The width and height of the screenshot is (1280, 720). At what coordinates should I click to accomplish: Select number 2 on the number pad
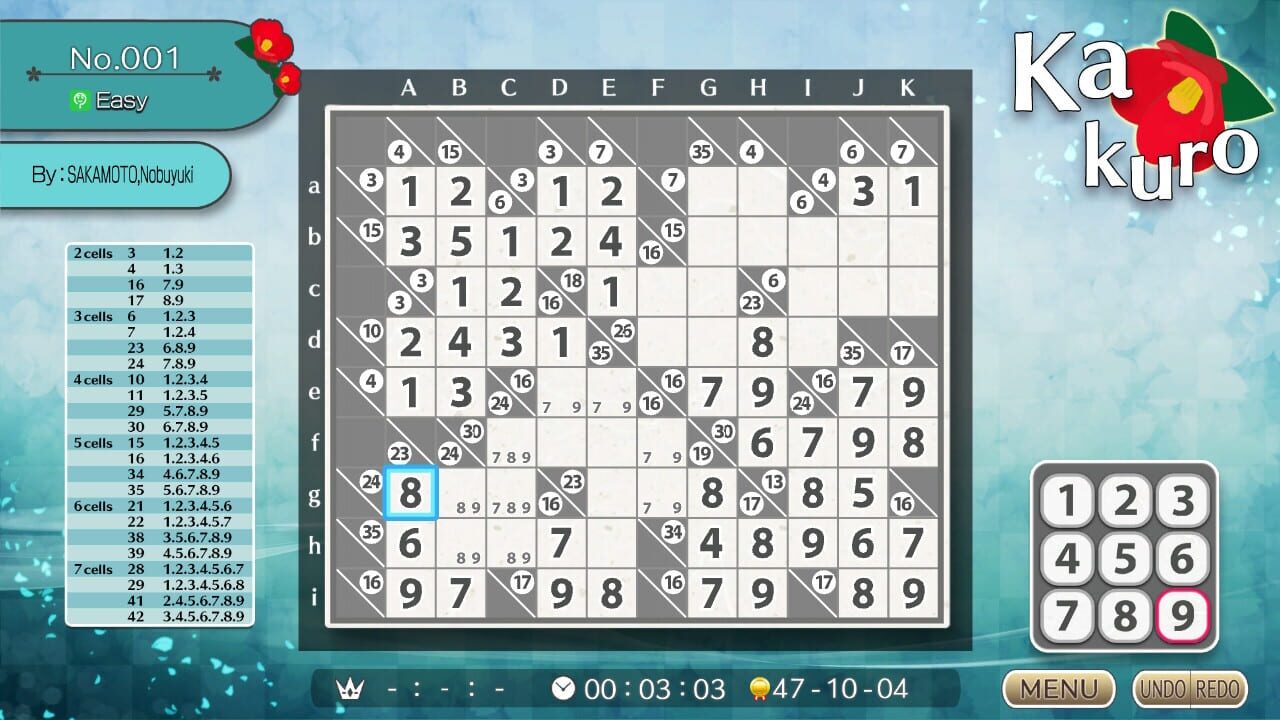[x=1124, y=501]
